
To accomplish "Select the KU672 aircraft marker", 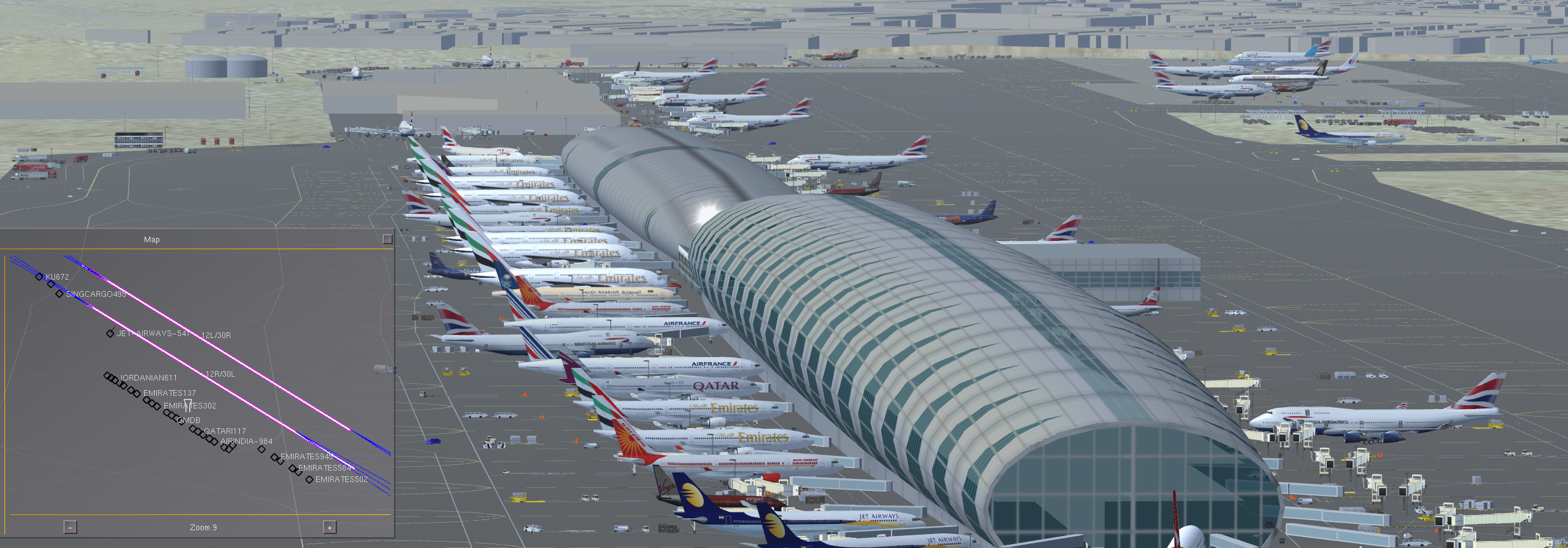I will [x=39, y=277].
